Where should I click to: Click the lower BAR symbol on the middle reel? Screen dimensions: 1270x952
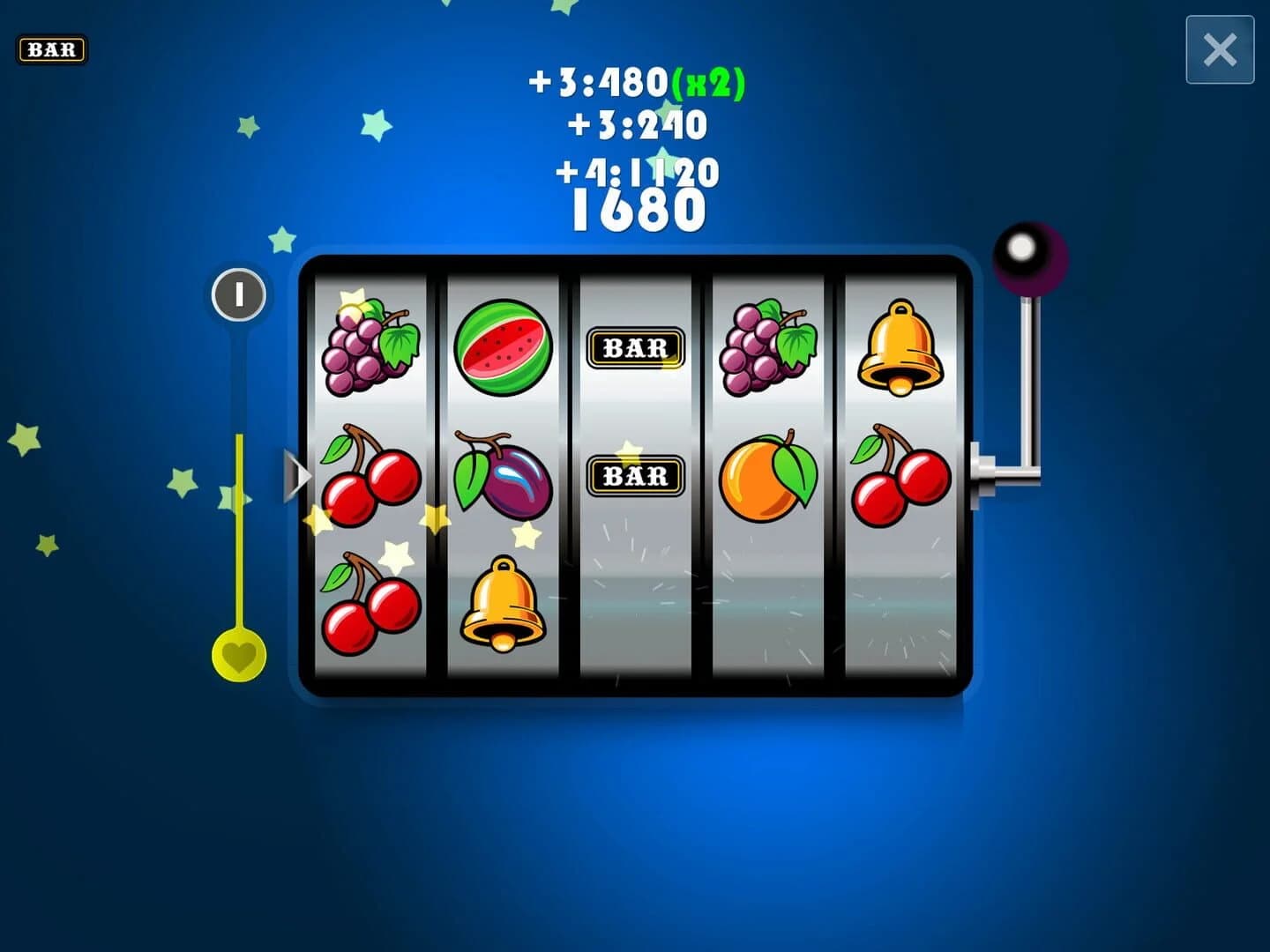635,476
